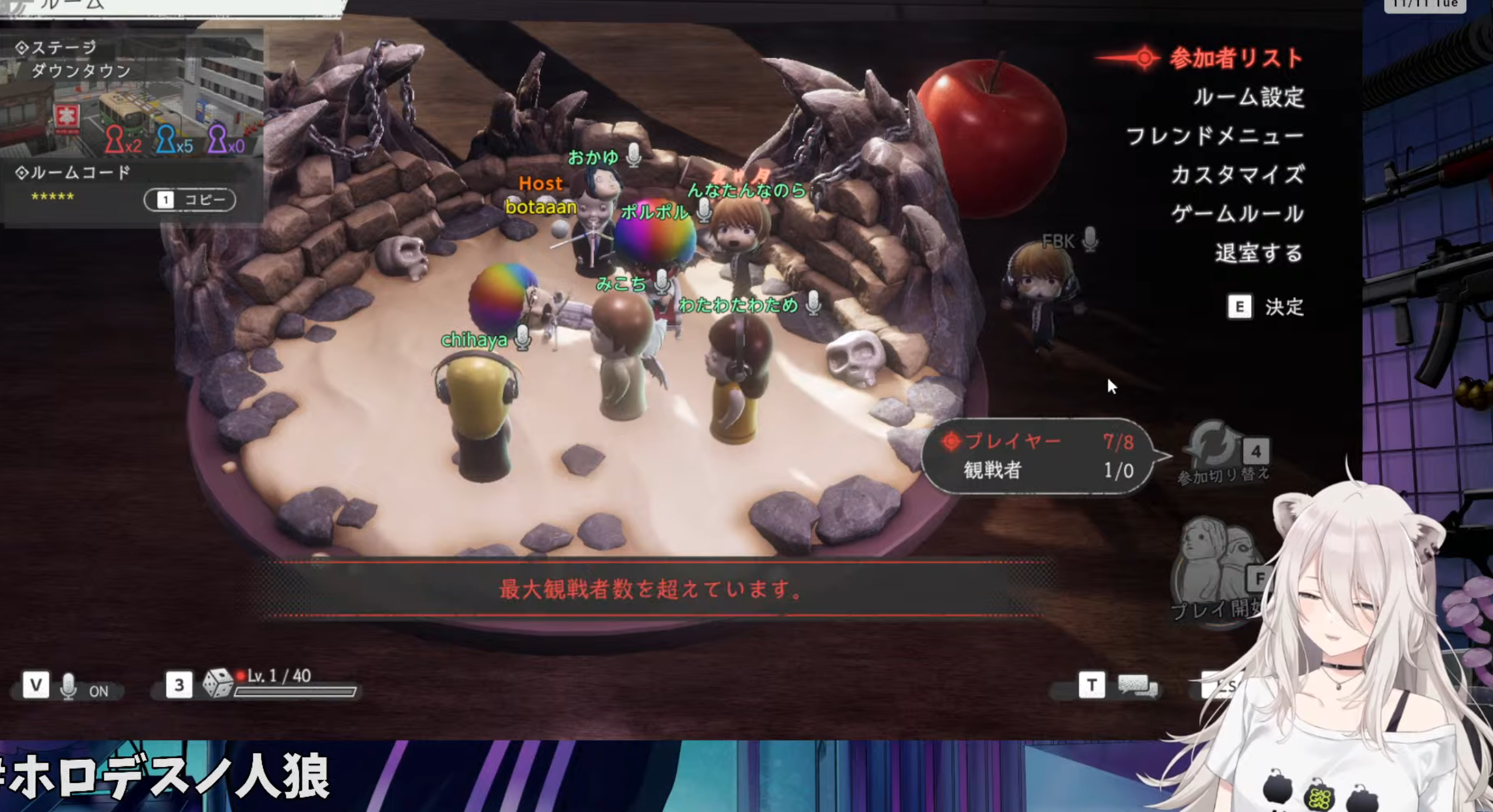The width and height of the screenshot is (1493, 812).
Task: Copy the room code with コピー button
Action: (x=190, y=200)
